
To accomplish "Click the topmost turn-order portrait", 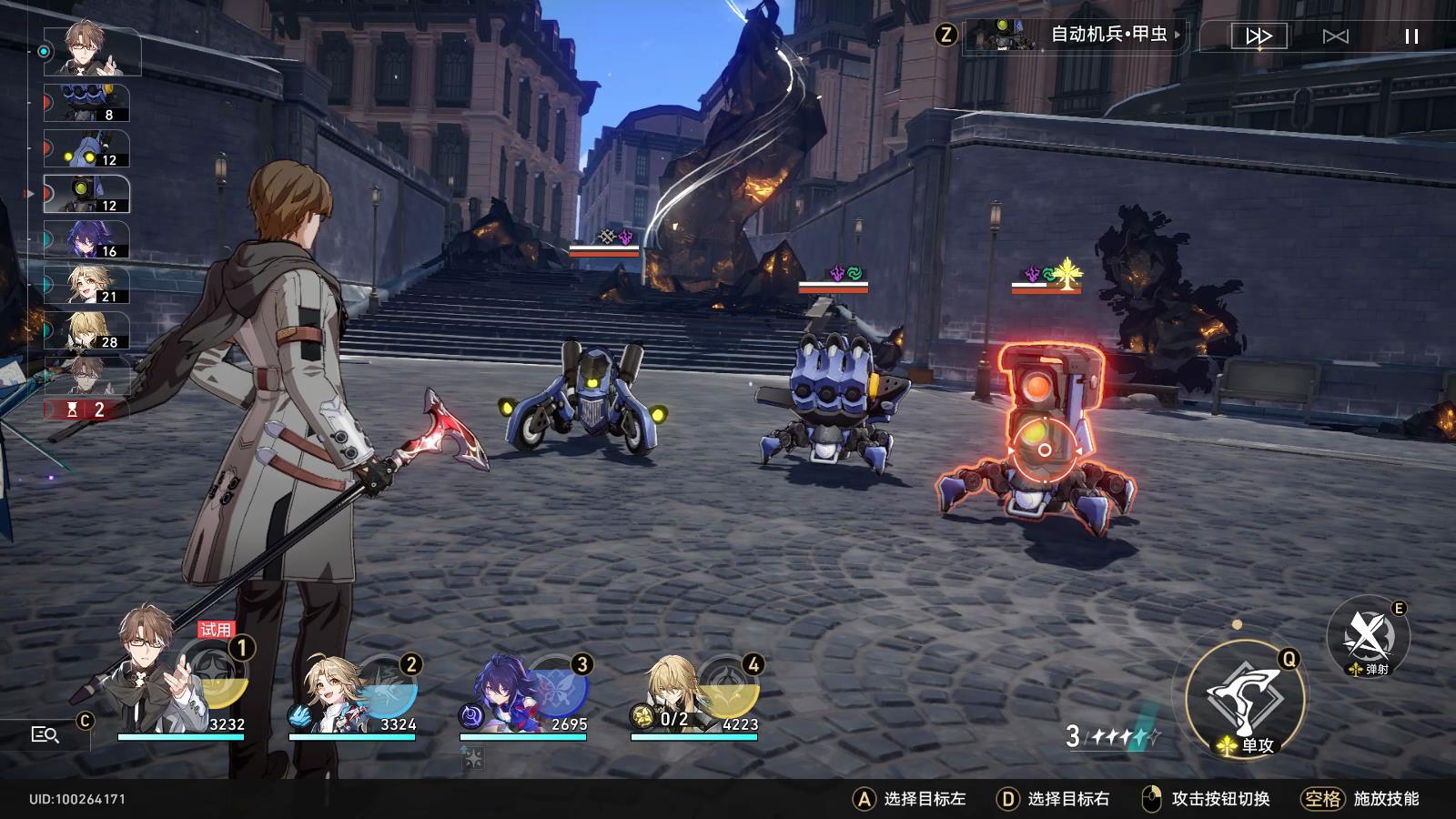I will click(86, 50).
